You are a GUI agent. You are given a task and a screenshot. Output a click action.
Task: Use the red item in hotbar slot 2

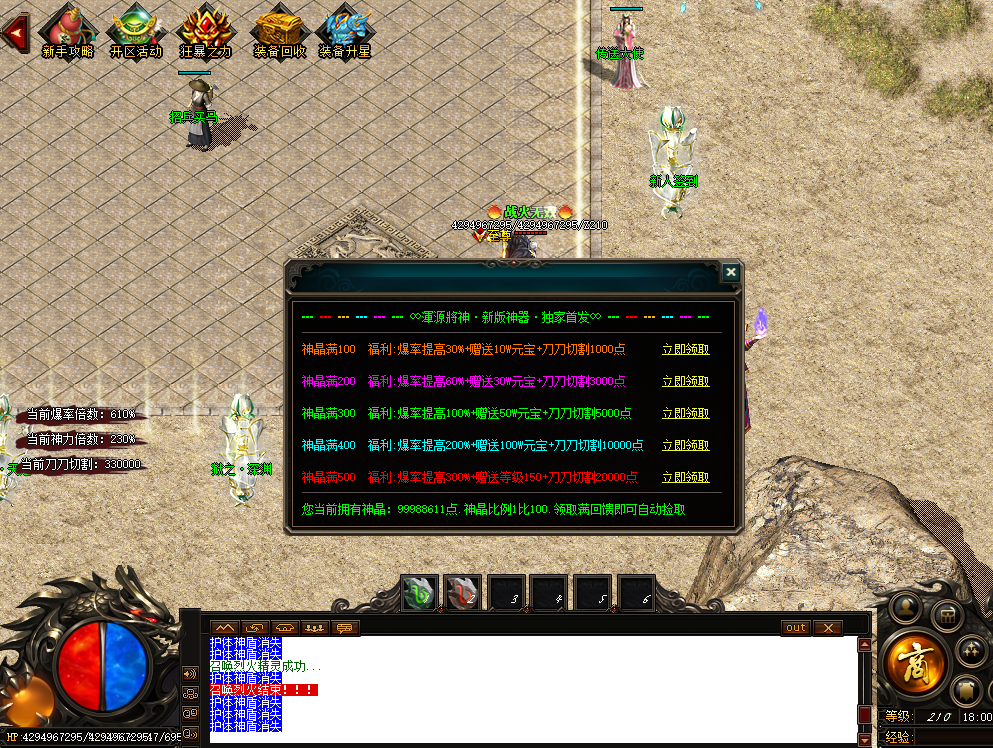point(462,593)
